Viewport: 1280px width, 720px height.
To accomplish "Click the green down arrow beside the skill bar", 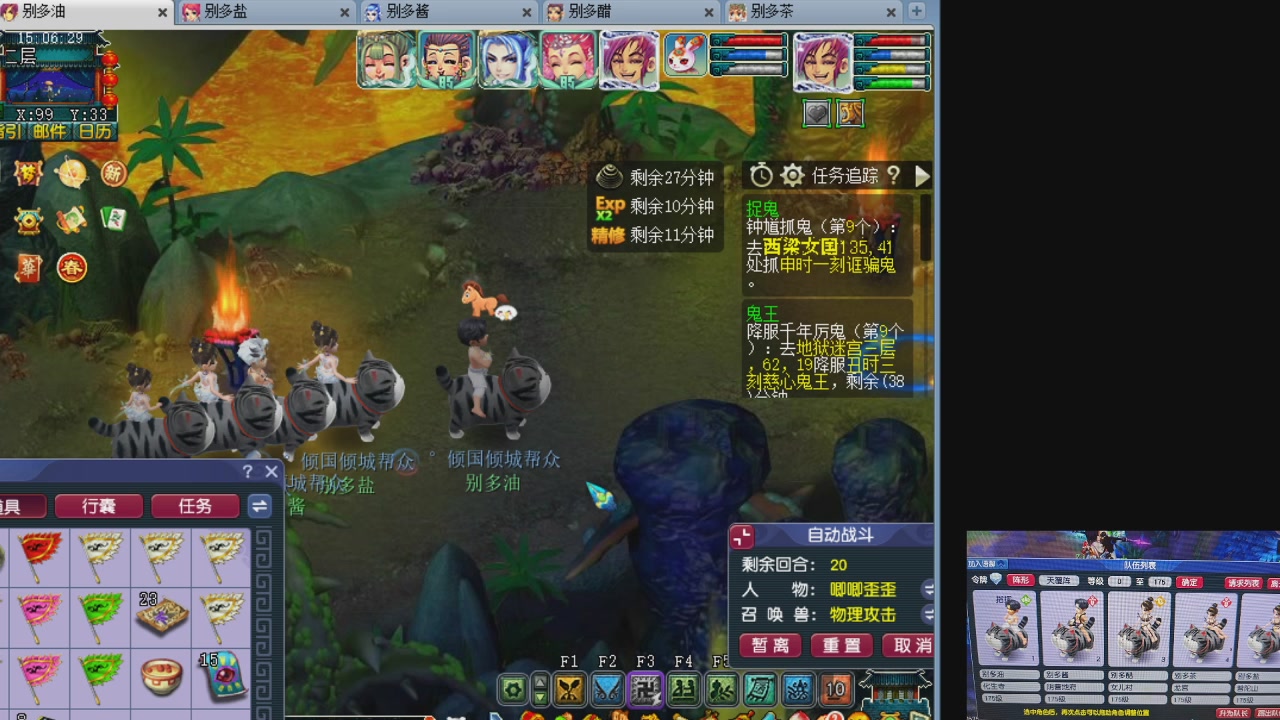I will (541, 696).
